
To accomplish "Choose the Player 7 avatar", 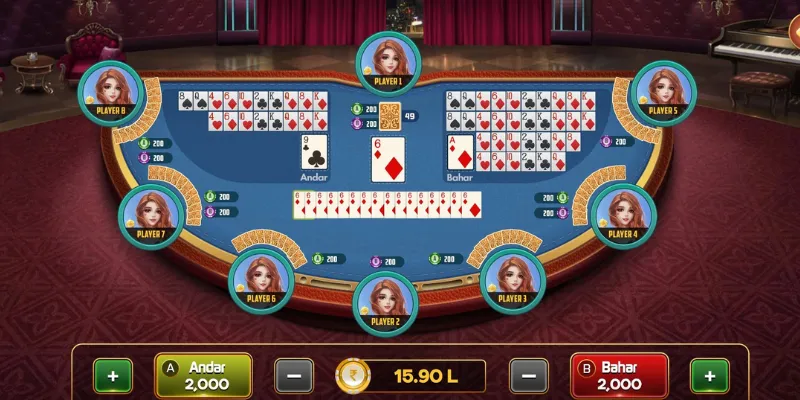I will tap(150, 213).
